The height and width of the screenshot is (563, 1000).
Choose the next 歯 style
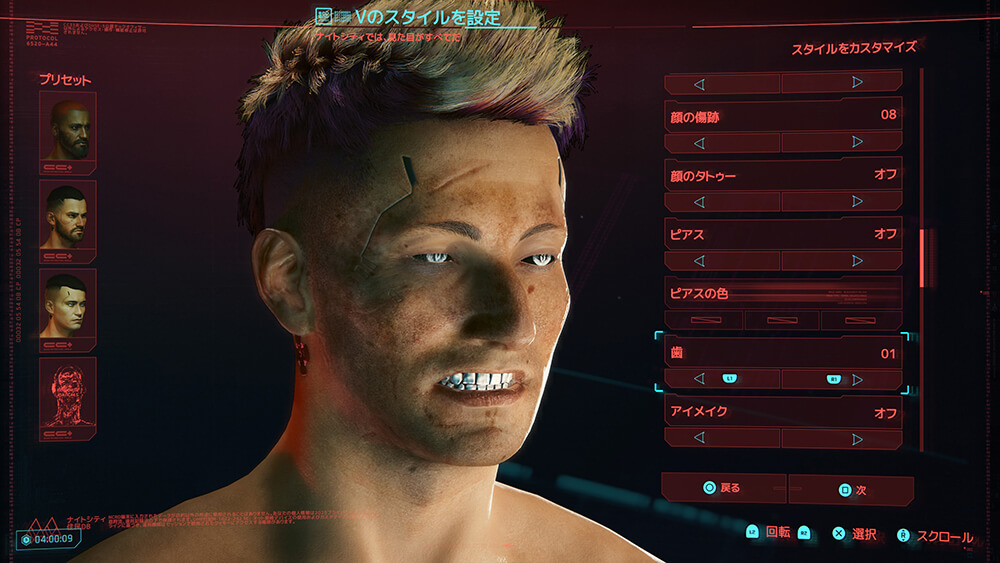pyautogui.click(x=858, y=379)
